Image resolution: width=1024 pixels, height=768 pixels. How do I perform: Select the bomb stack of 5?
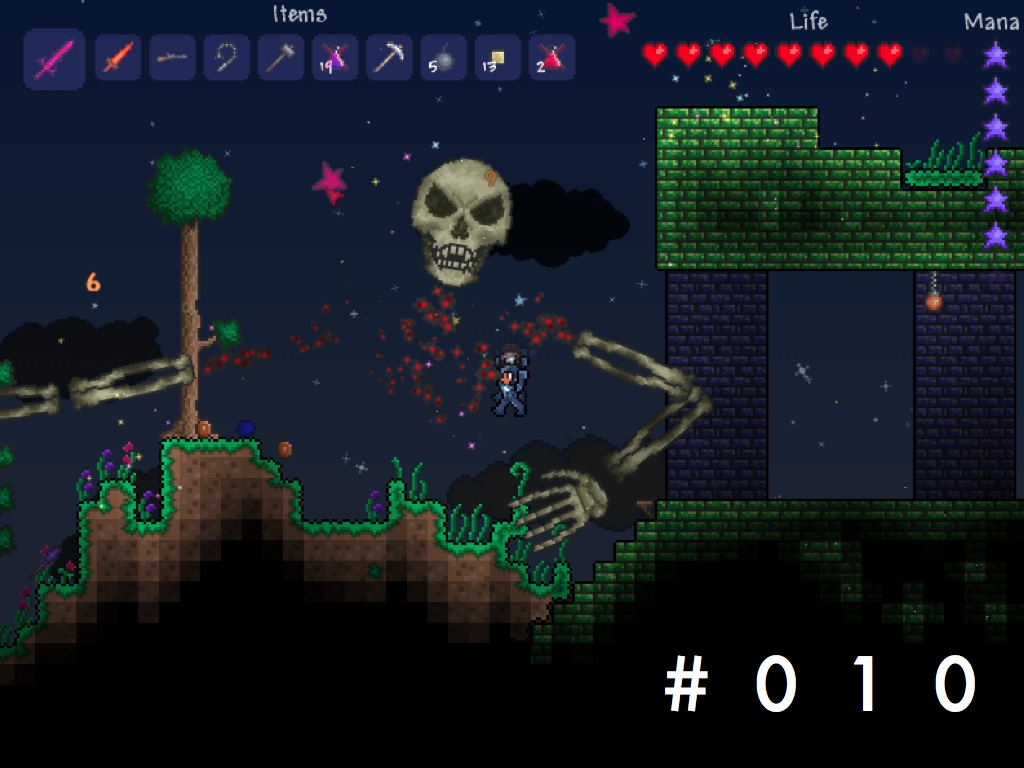pos(442,58)
